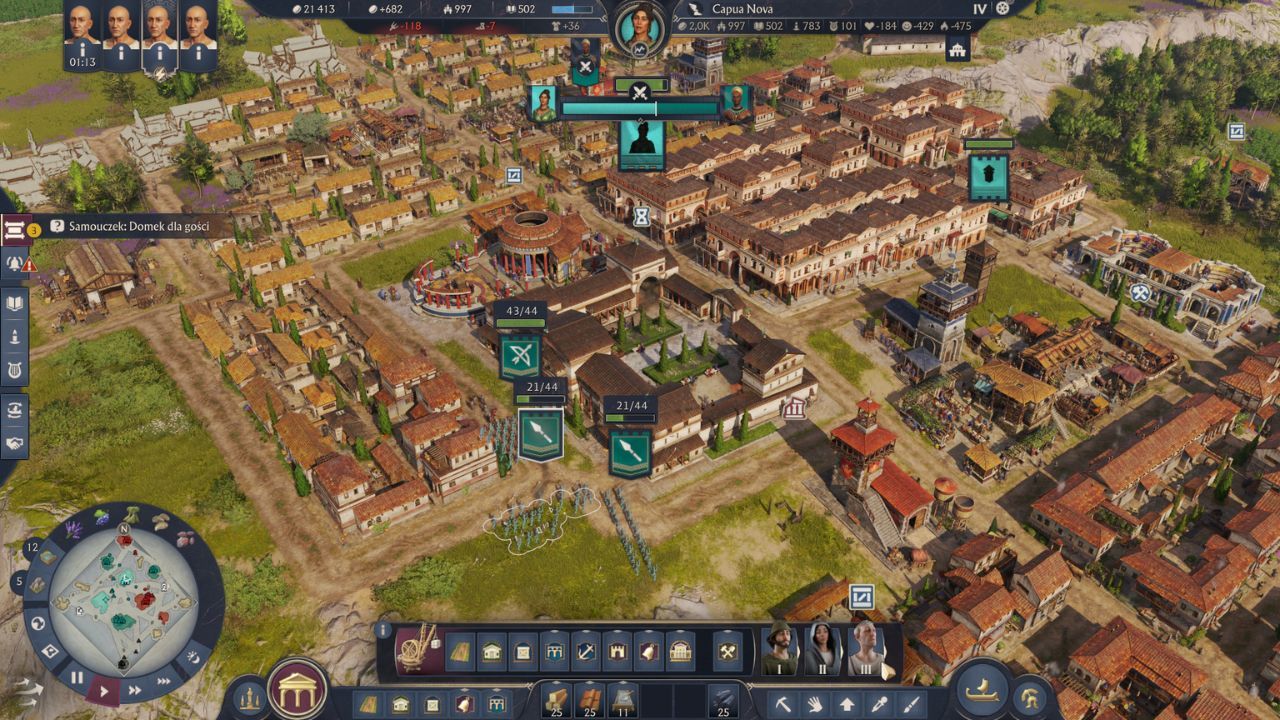Open the ship menu button
This screenshot has height=720, width=1280.
click(x=982, y=689)
